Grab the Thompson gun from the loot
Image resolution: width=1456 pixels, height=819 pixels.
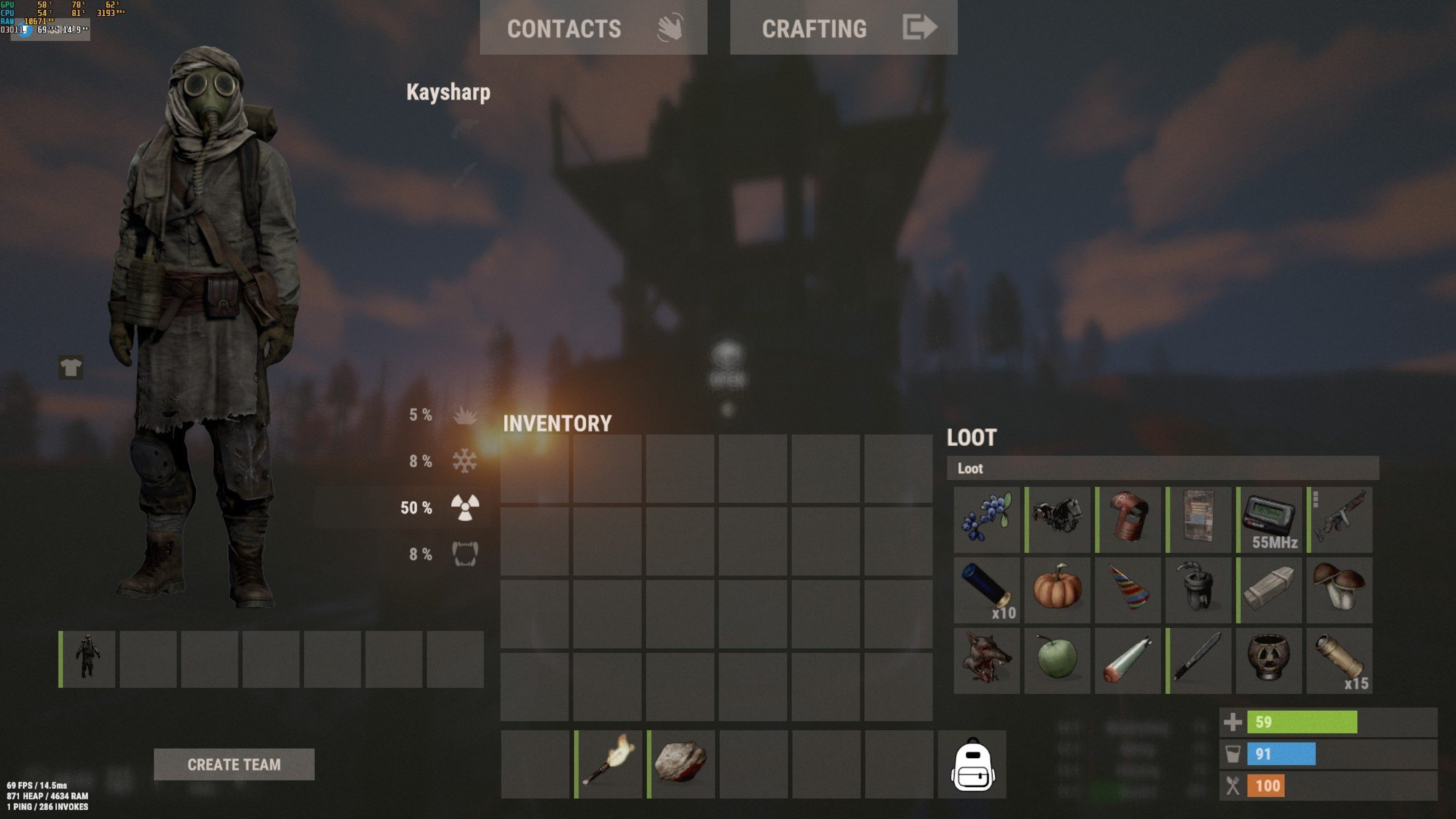coord(1339,520)
